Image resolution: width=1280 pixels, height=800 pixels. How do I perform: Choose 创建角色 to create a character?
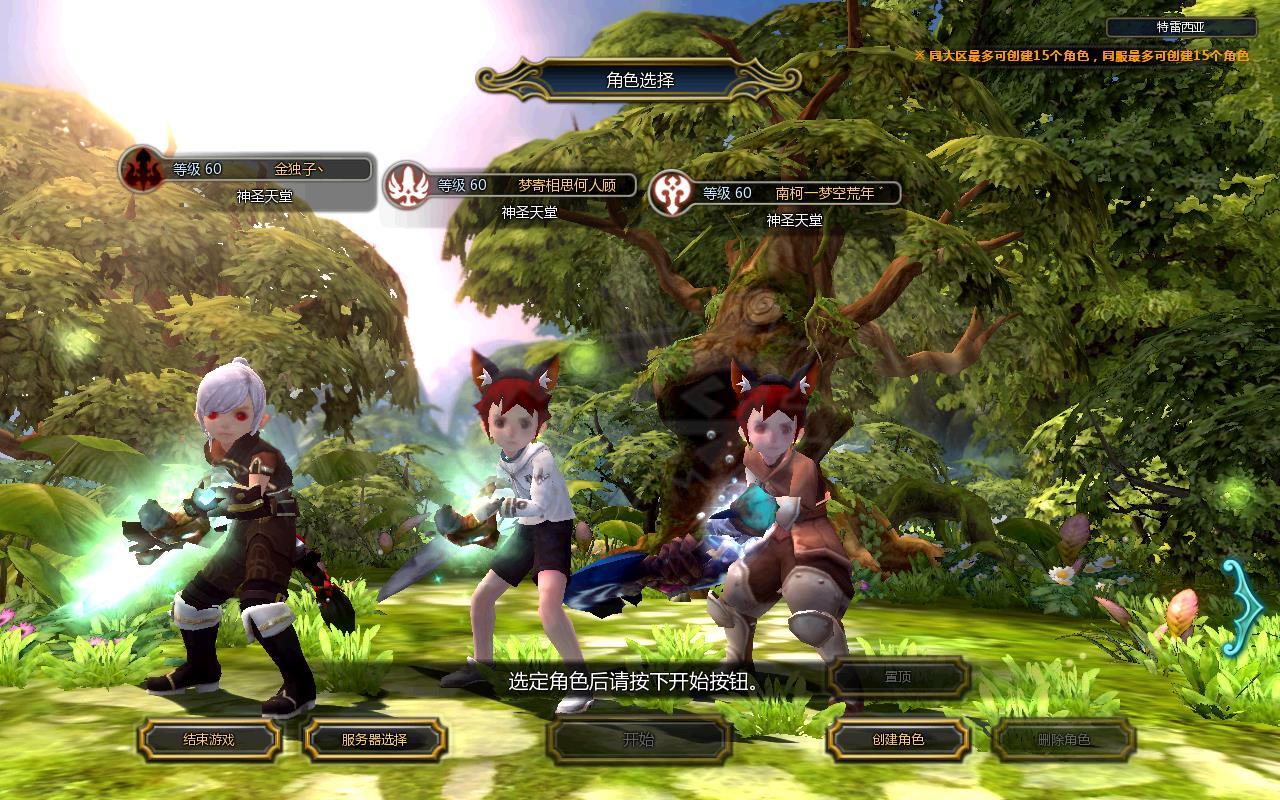tap(897, 740)
